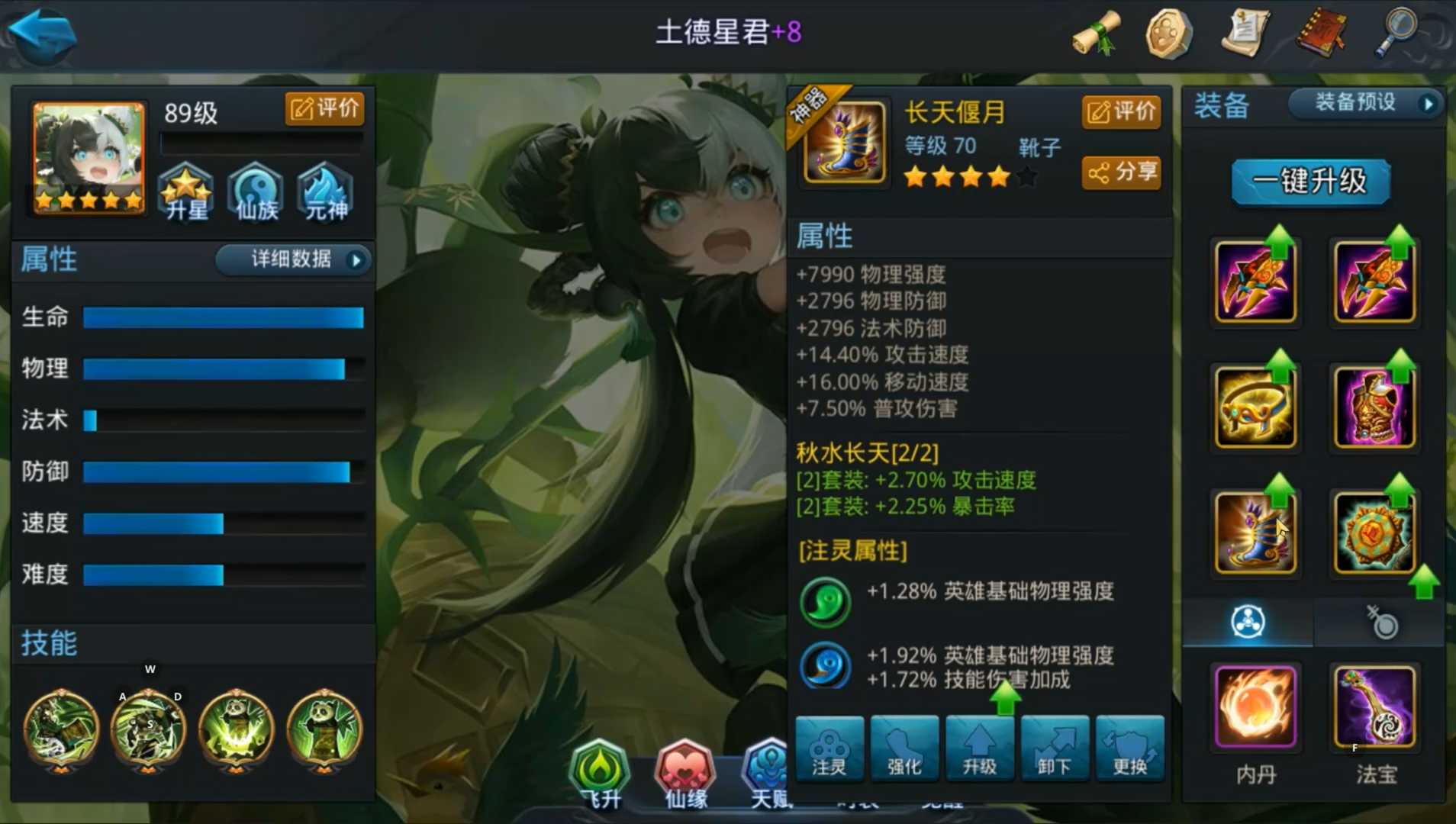This screenshot has height=824, width=1456.
Task: Click the back arrow in the top left
Action: point(42,34)
